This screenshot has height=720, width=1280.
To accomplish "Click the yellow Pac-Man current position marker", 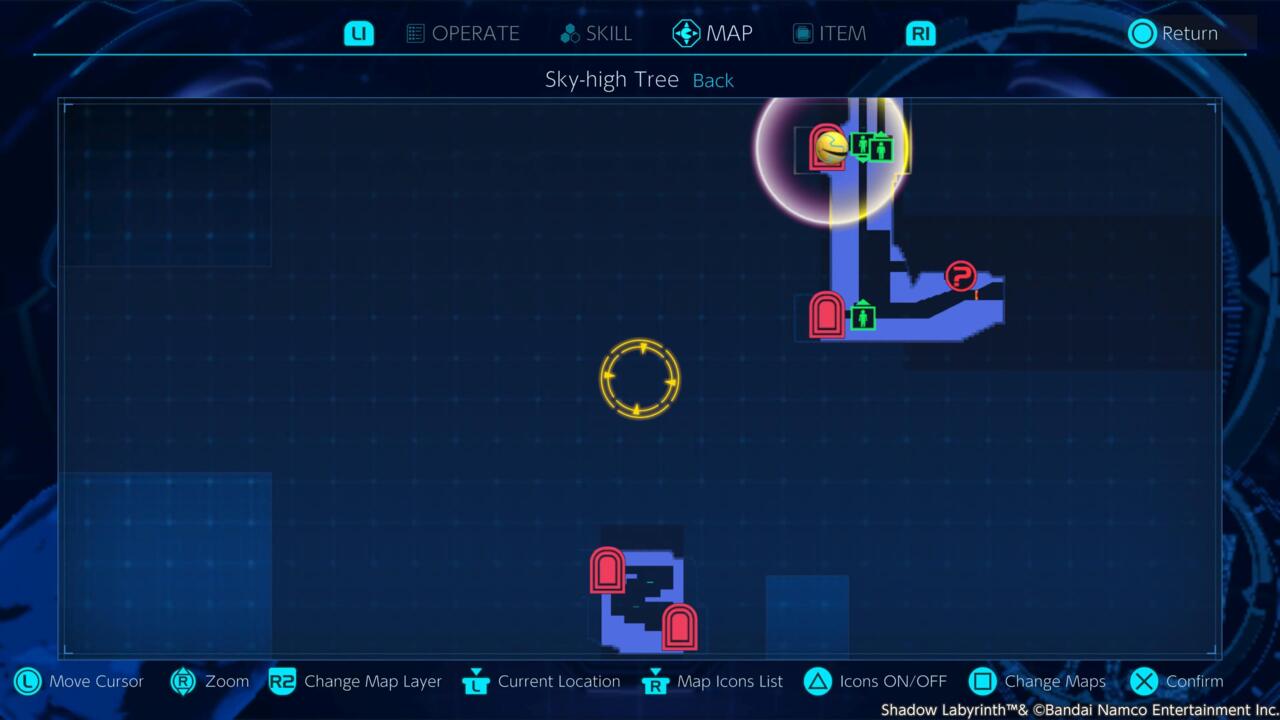I will click(x=832, y=148).
